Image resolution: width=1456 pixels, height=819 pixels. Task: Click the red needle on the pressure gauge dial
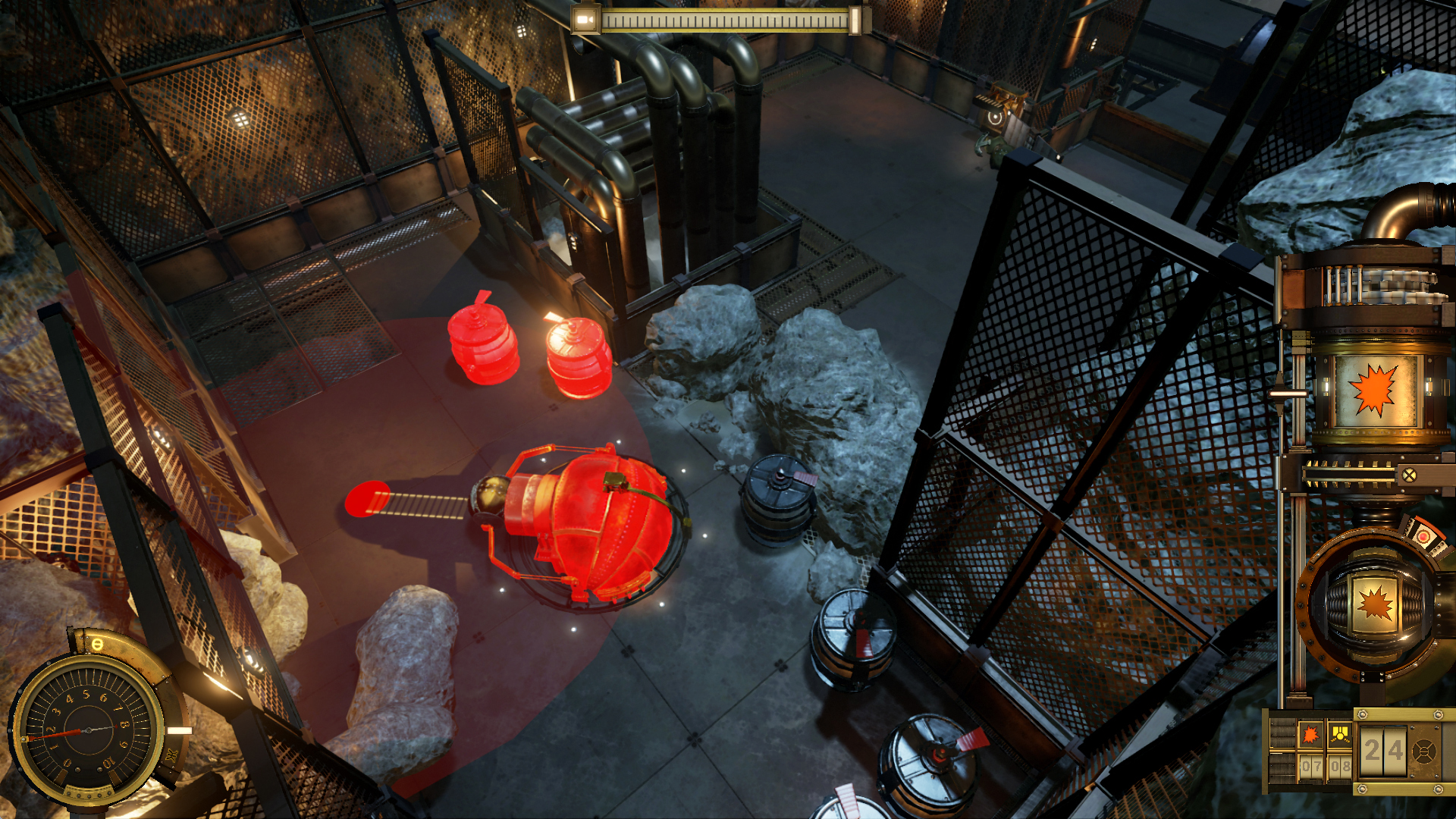tap(55, 733)
